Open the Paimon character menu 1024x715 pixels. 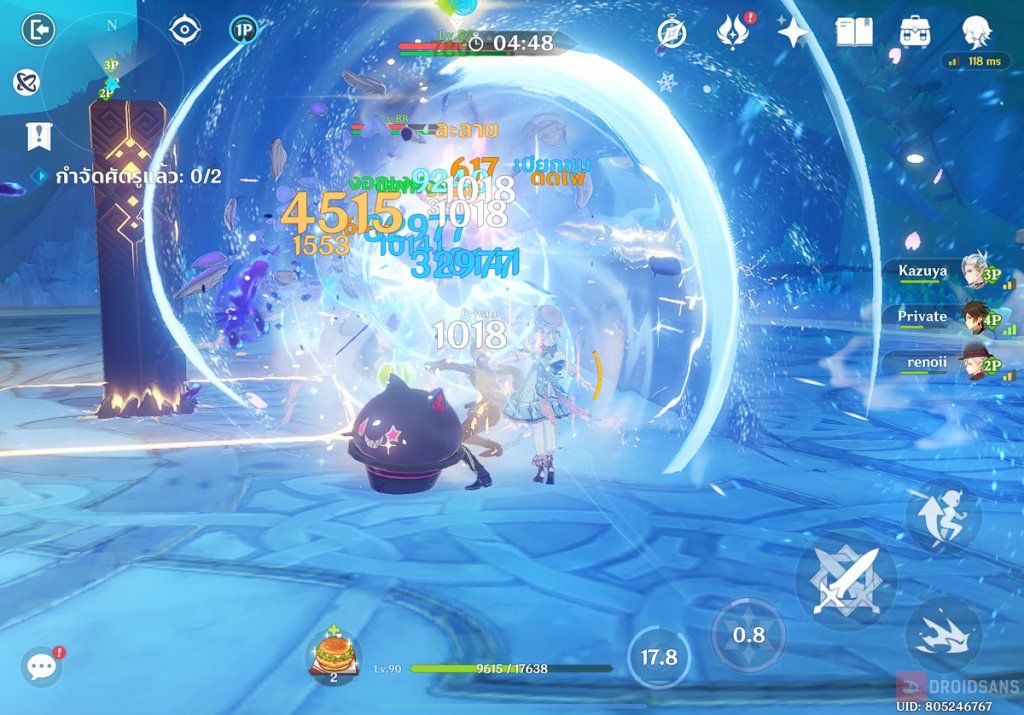[976, 33]
